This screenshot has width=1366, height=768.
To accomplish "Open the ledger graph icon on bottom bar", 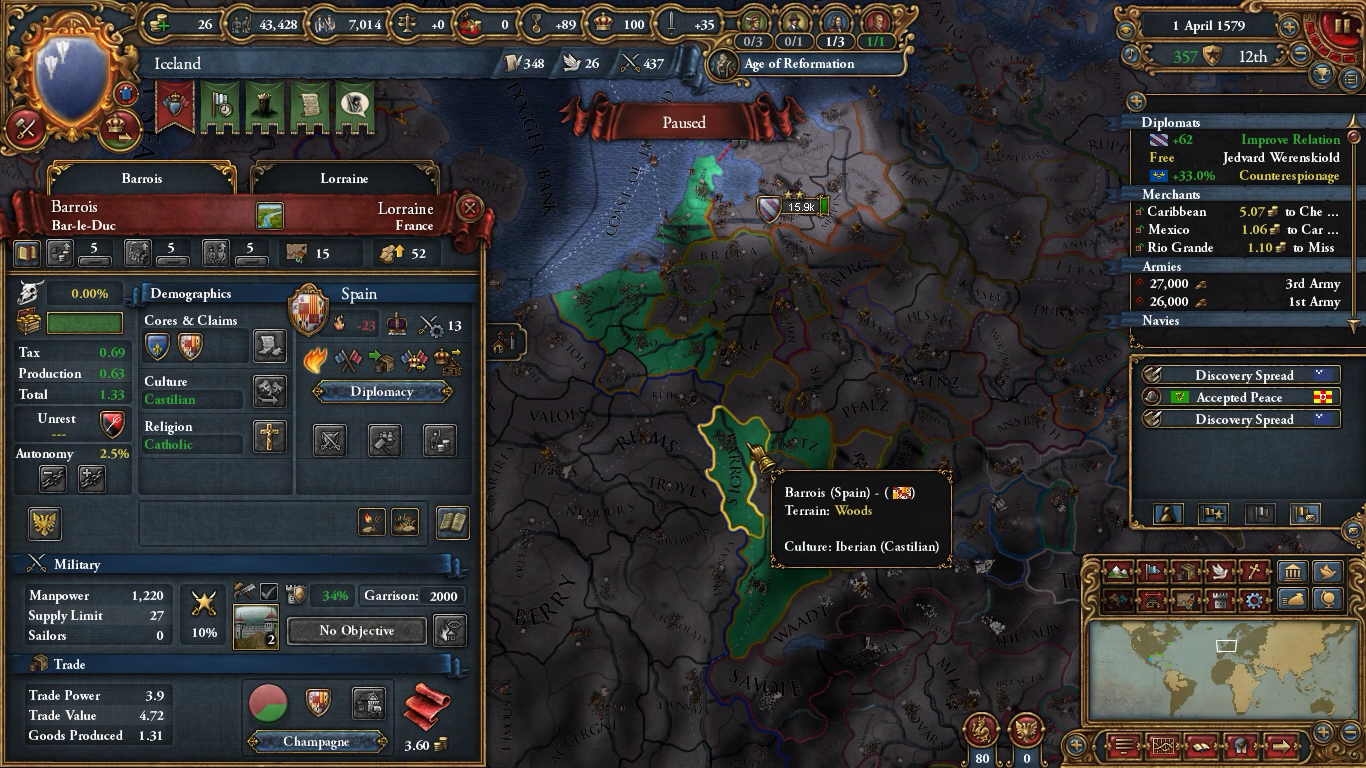I will pyautogui.click(x=1163, y=746).
